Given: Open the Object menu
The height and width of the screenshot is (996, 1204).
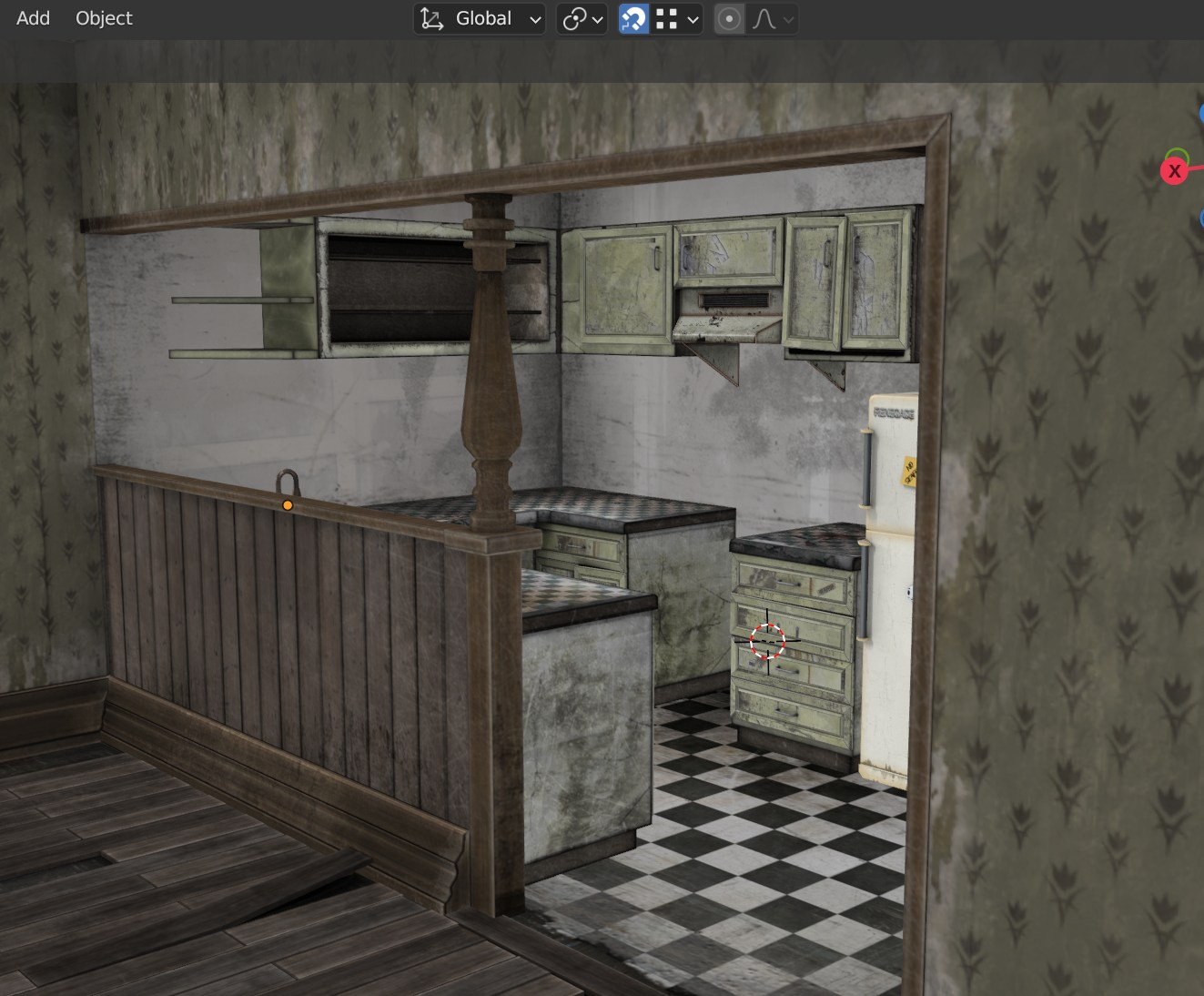Looking at the screenshot, I should [x=104, y=18].
